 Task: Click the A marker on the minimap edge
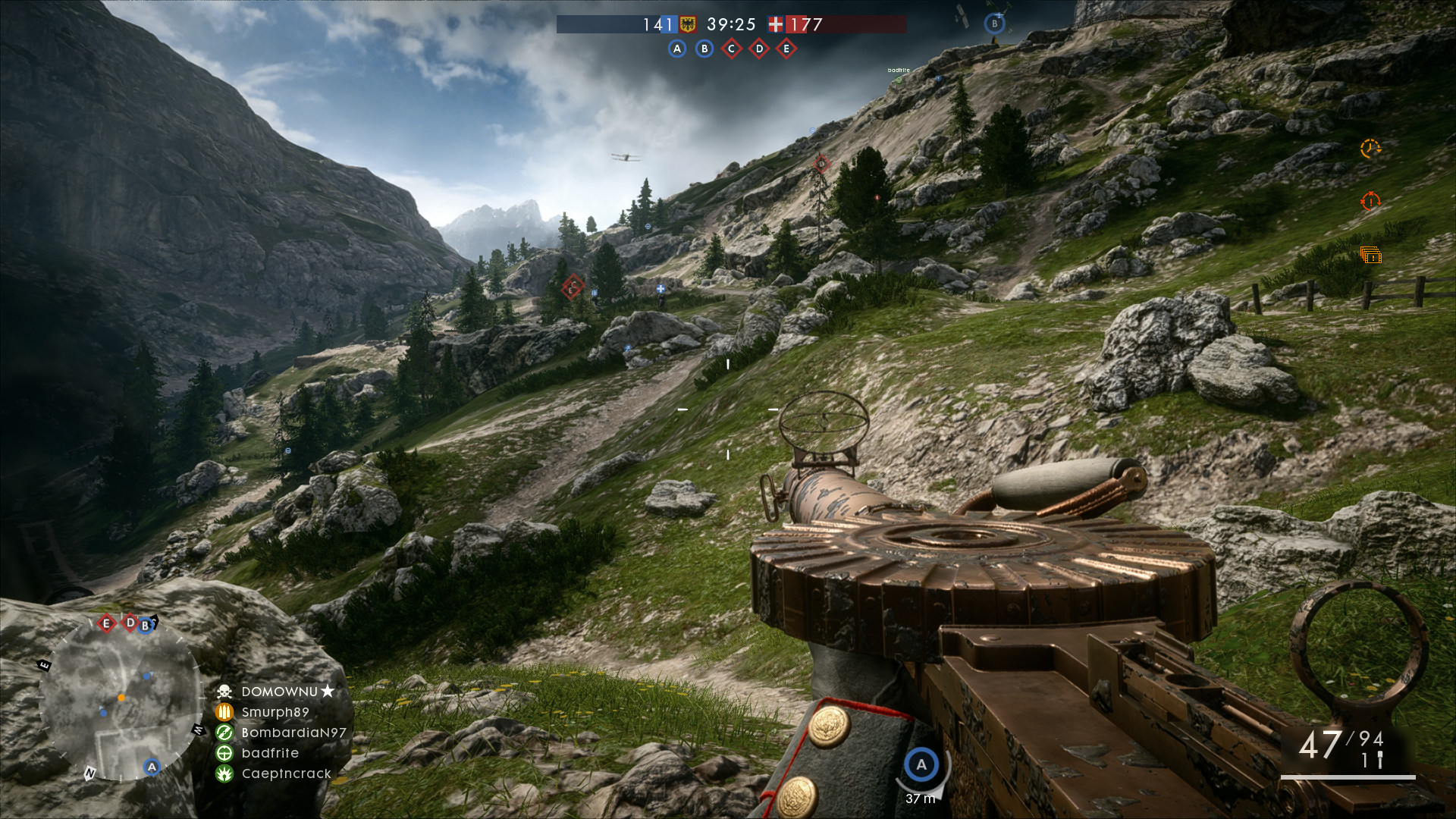coord(152,767)
